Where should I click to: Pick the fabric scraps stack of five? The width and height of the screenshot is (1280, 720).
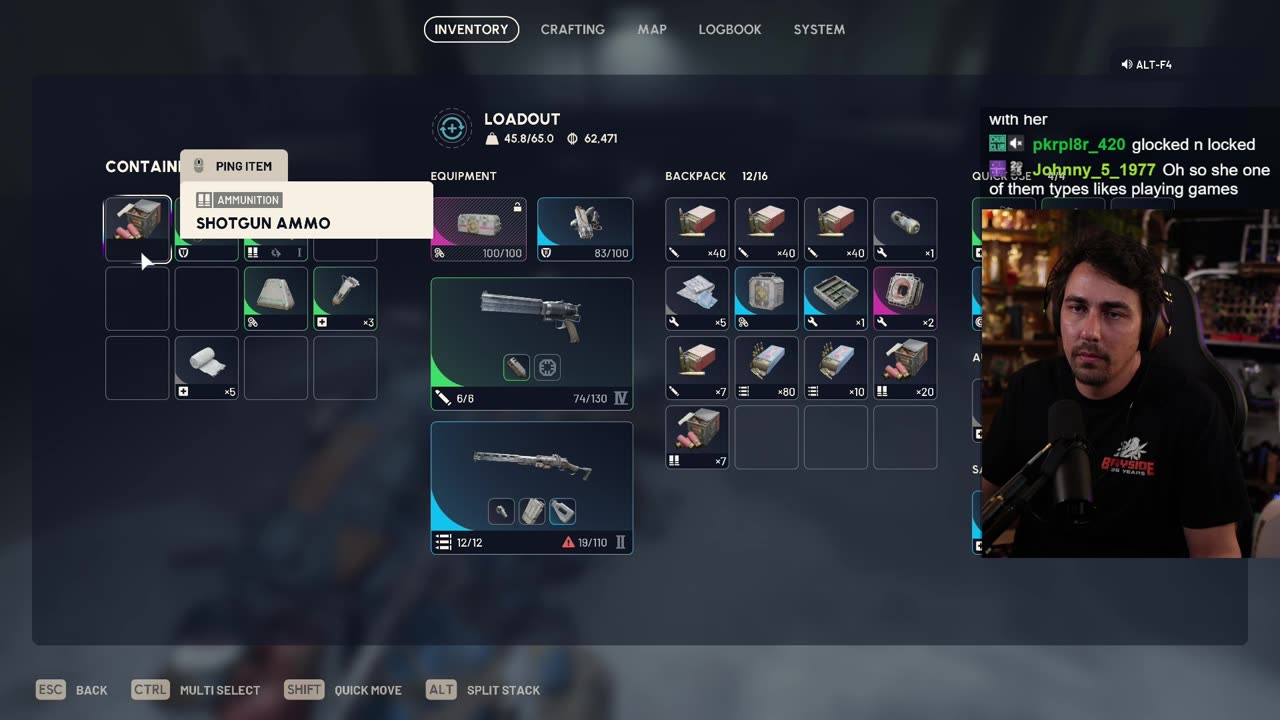coord(697,298)
